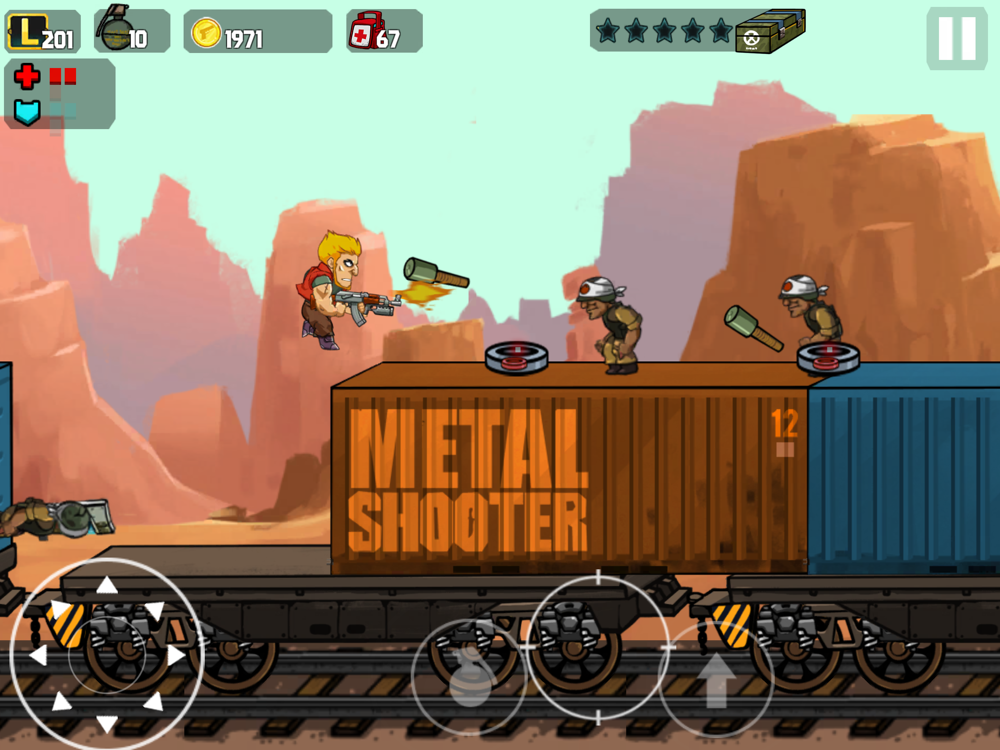Image resolution: width=1000 pixels, height=750 pixels.
Task: Click the up arrow on the movement joystick
Action: pos(107,586)
